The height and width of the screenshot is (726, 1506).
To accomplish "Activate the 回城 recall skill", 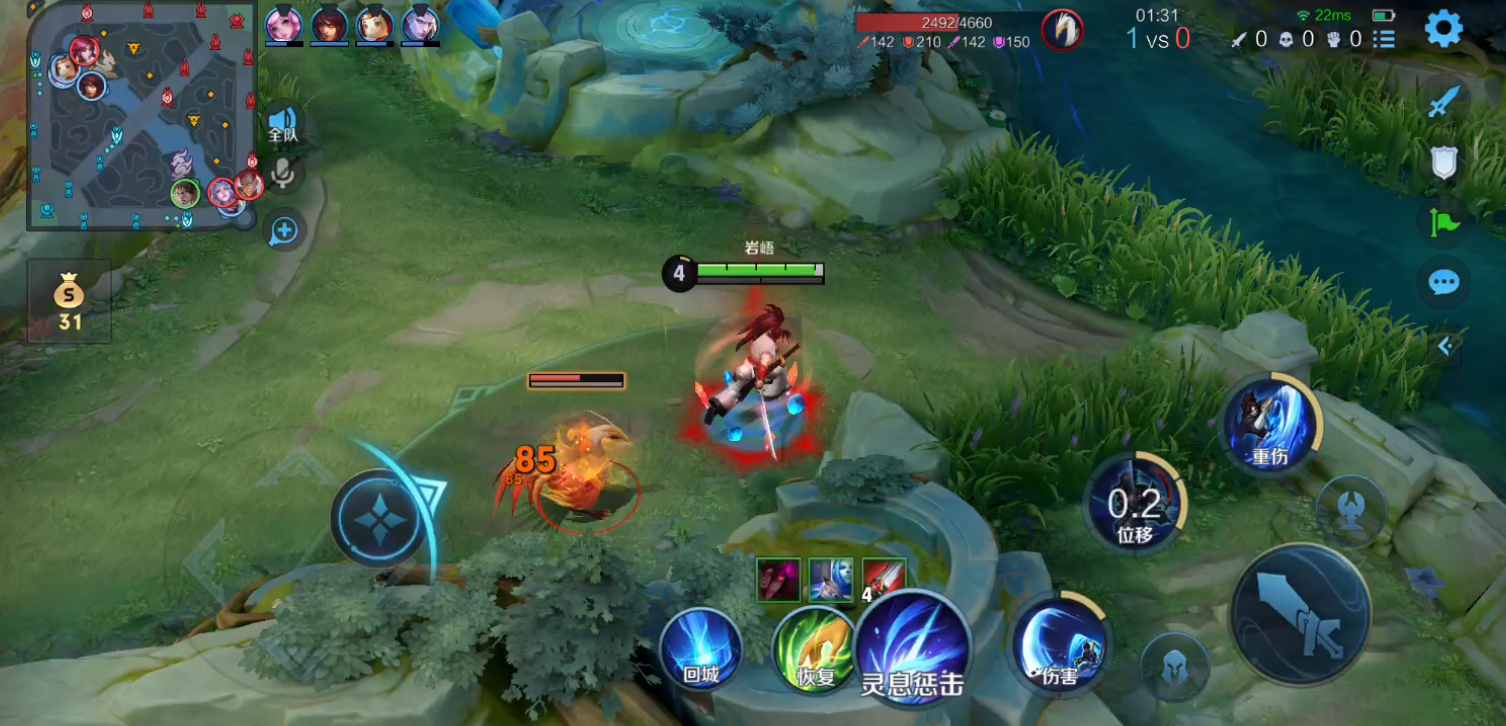I will click(701, 649).
